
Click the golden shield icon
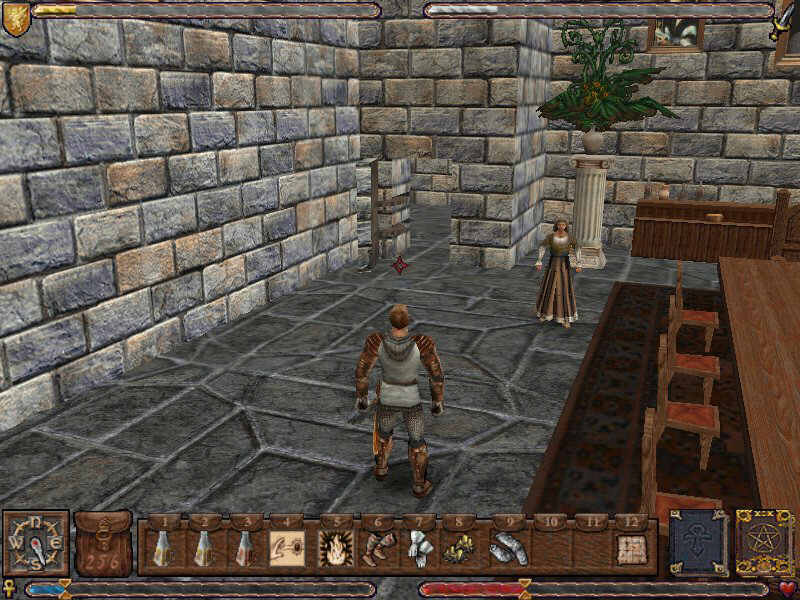click(15, 18)
